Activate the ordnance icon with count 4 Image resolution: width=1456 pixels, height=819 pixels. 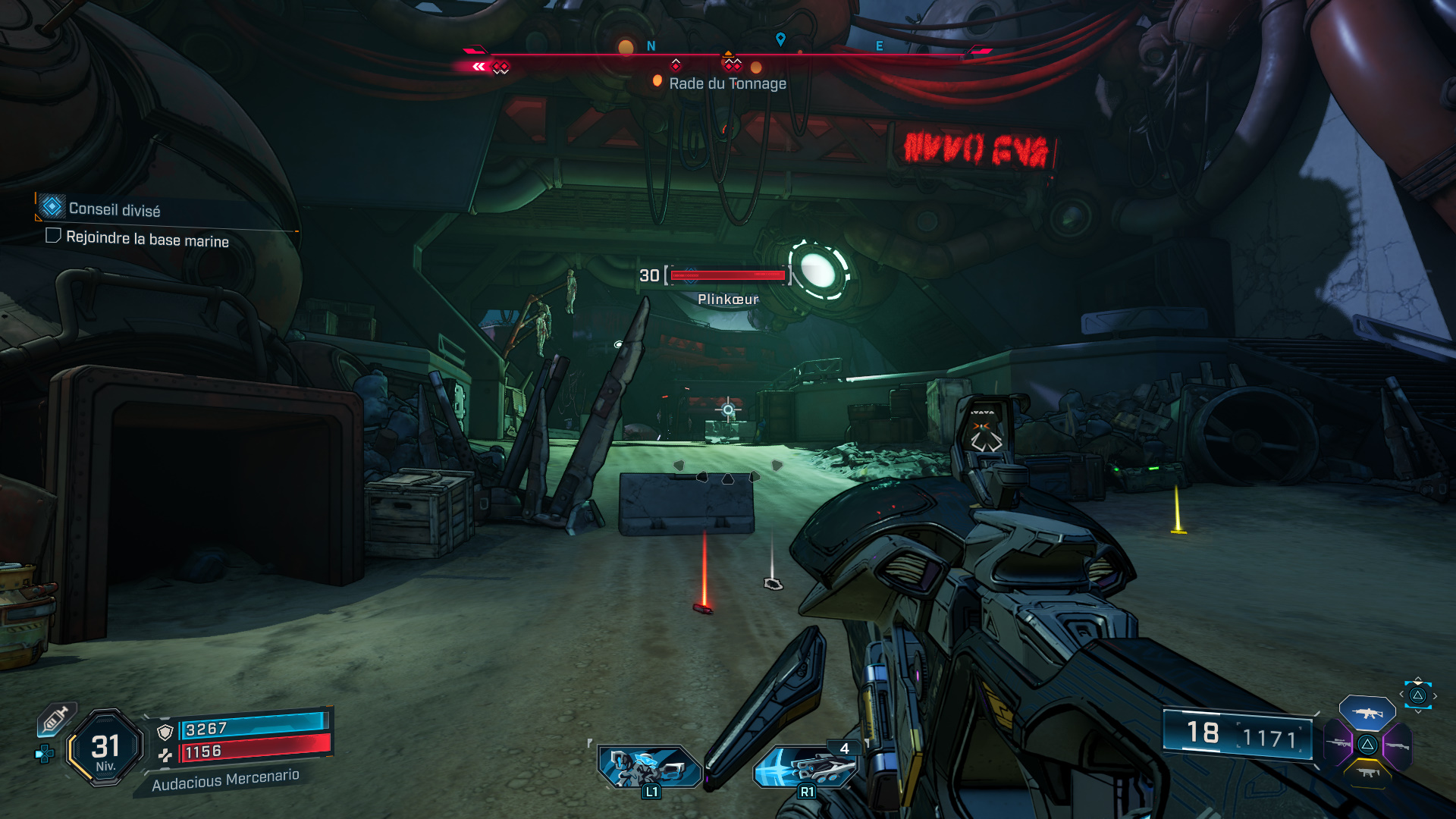[805, 767]
